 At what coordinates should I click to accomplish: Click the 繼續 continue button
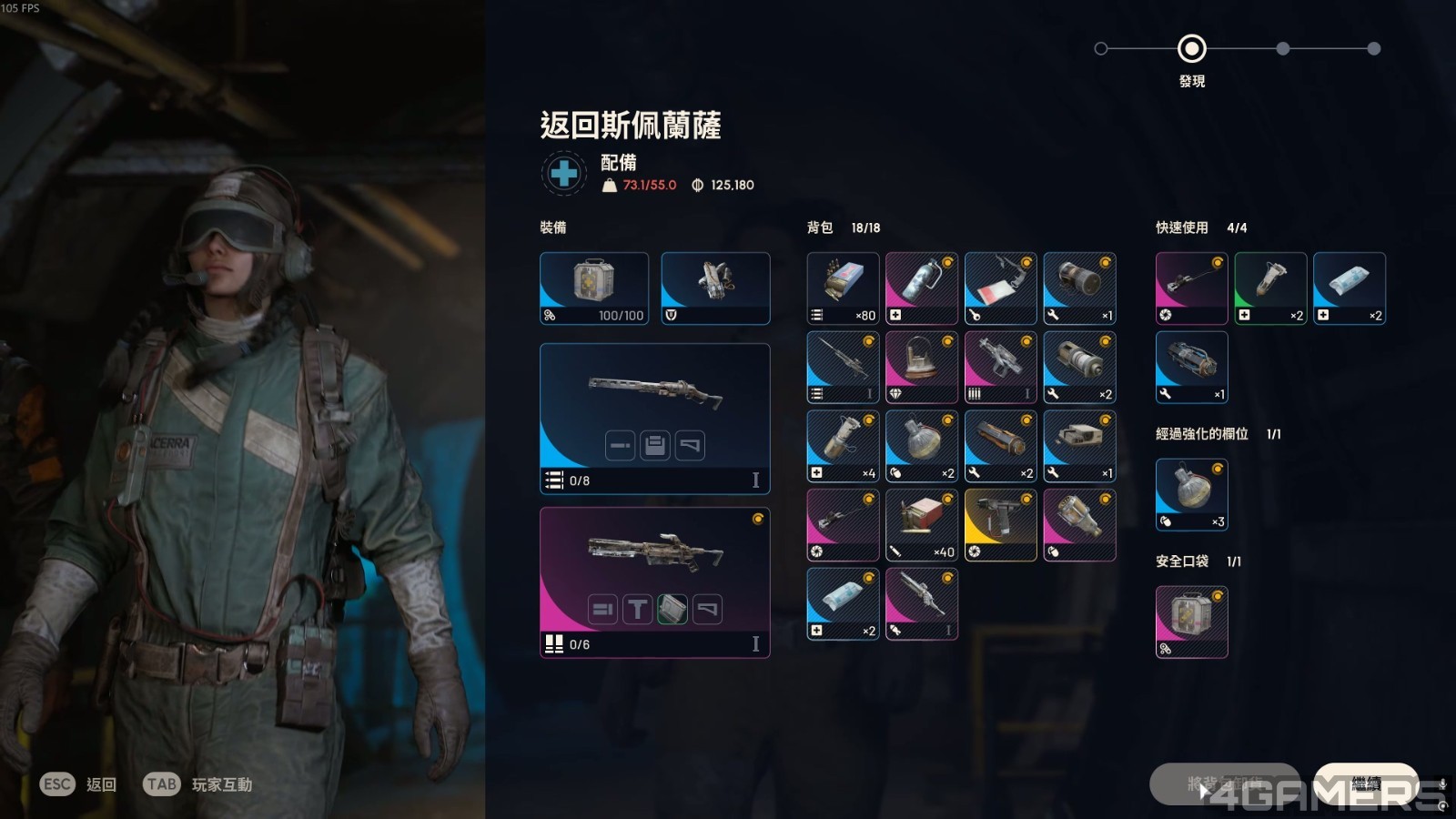(x=1365, y=784)
